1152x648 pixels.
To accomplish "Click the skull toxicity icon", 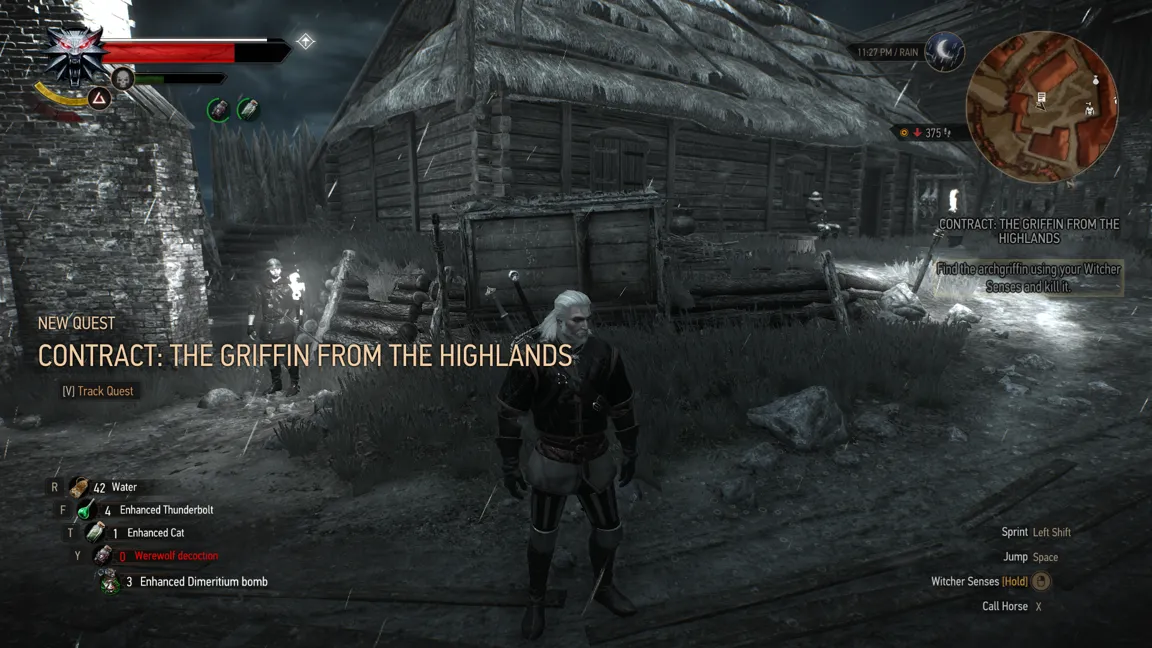I will 123,78.
